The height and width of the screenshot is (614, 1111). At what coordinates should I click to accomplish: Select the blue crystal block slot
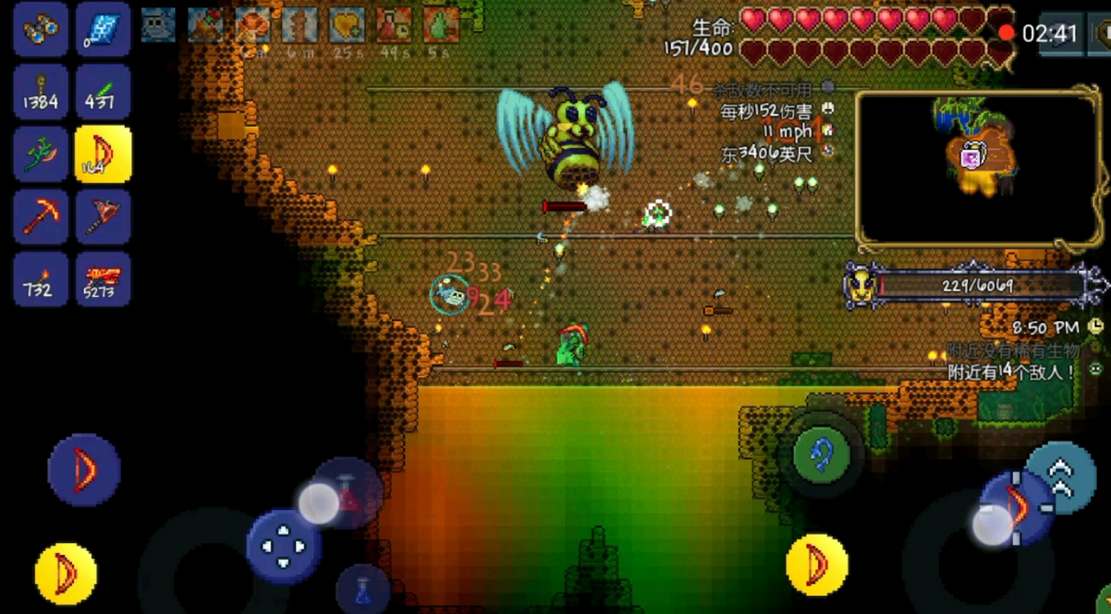point(103,30)
